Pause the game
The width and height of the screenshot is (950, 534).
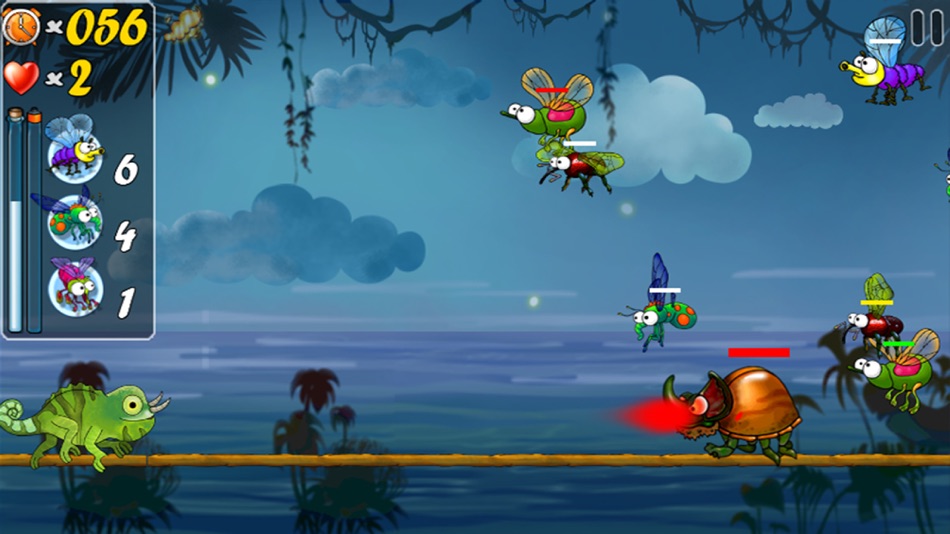(x=926, y=27)
